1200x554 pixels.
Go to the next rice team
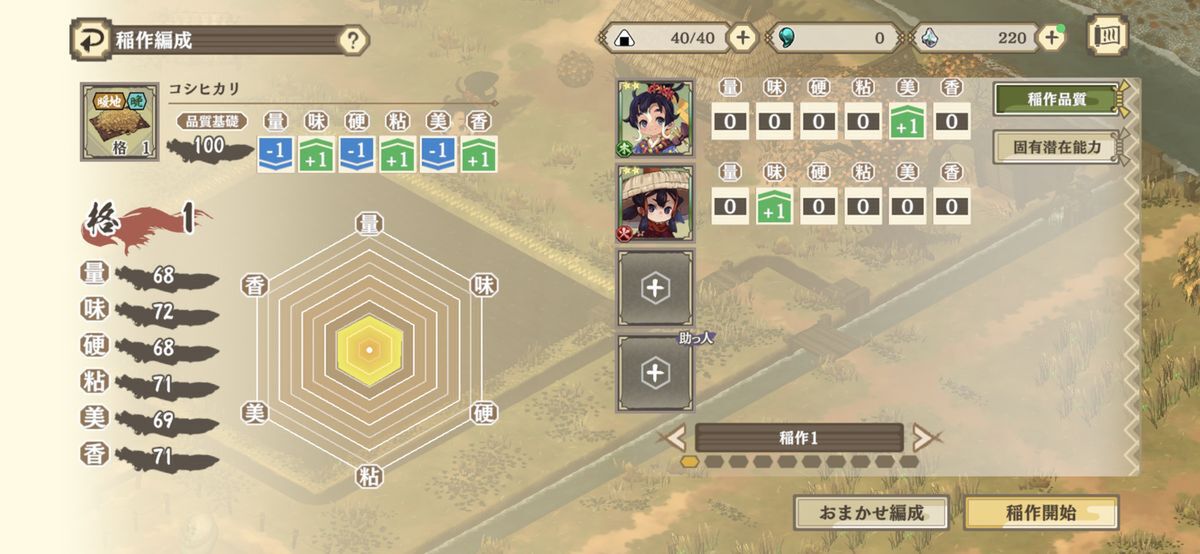[924, 437]
